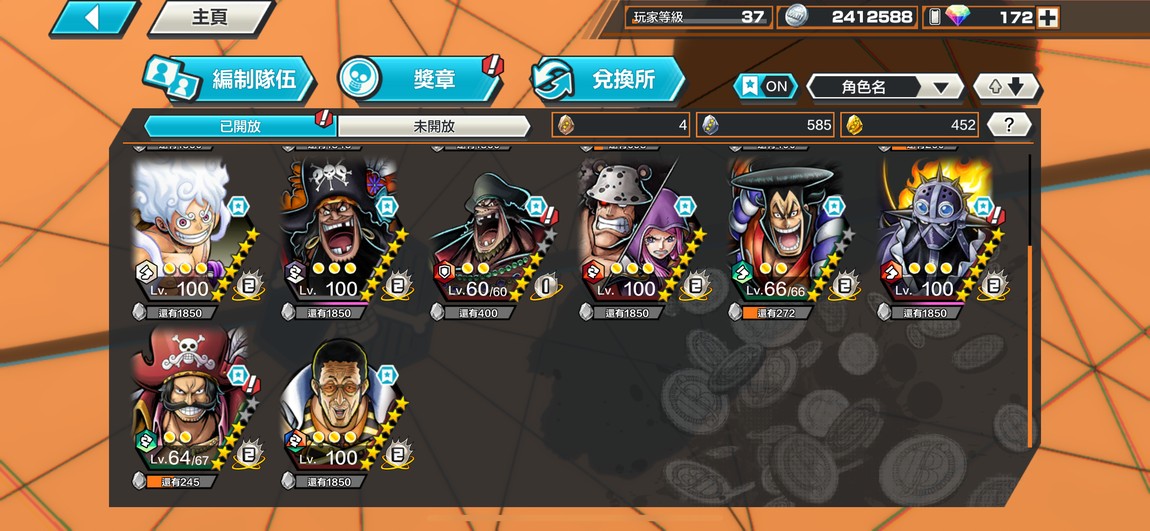The height and width of the screenshot is (531, 1150).
Task: Switch to the 未開放 tab
Action: pyautogui.click(x=433, y=126)
